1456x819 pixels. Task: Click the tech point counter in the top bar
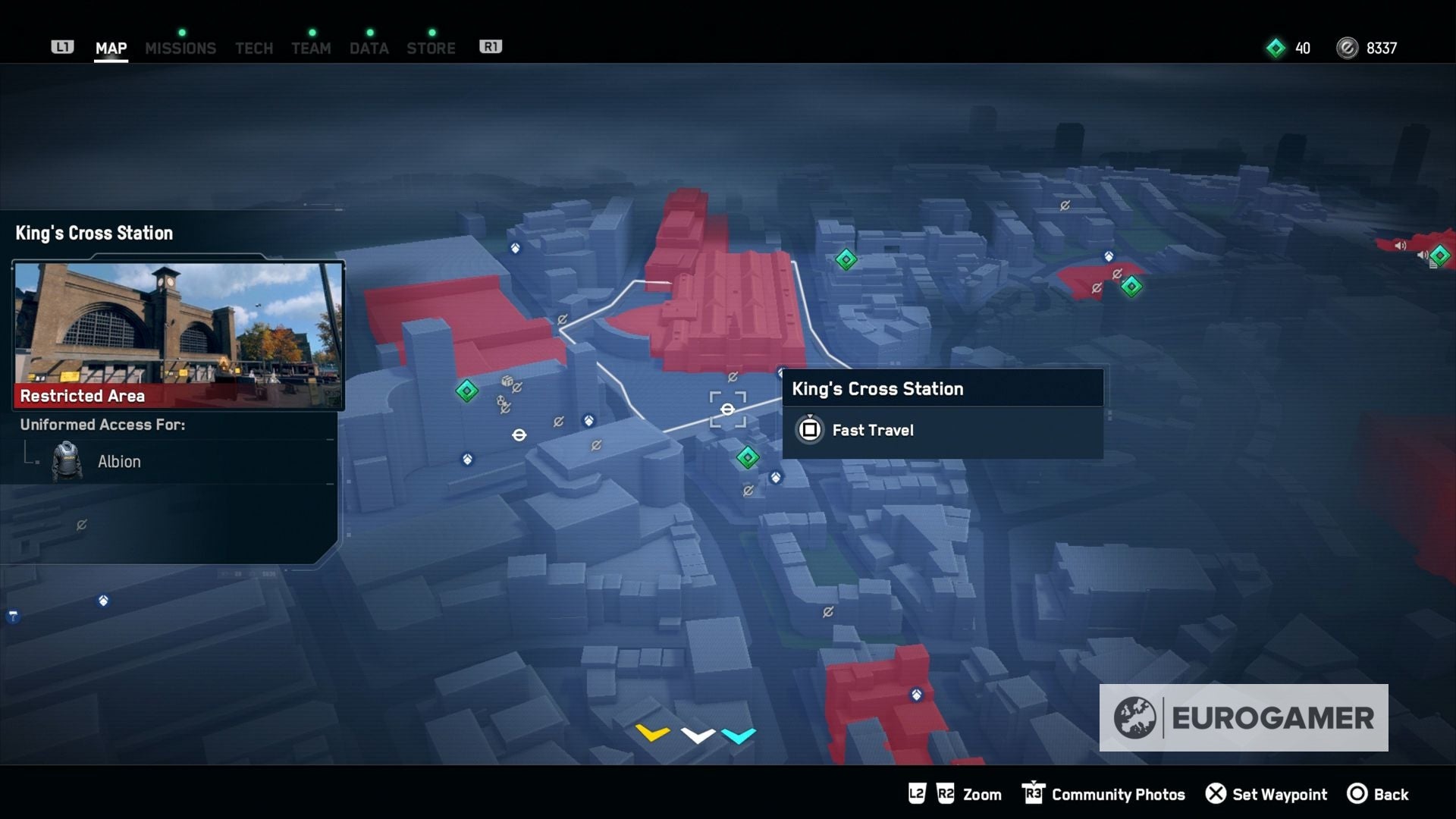(x=1289, y=48)
